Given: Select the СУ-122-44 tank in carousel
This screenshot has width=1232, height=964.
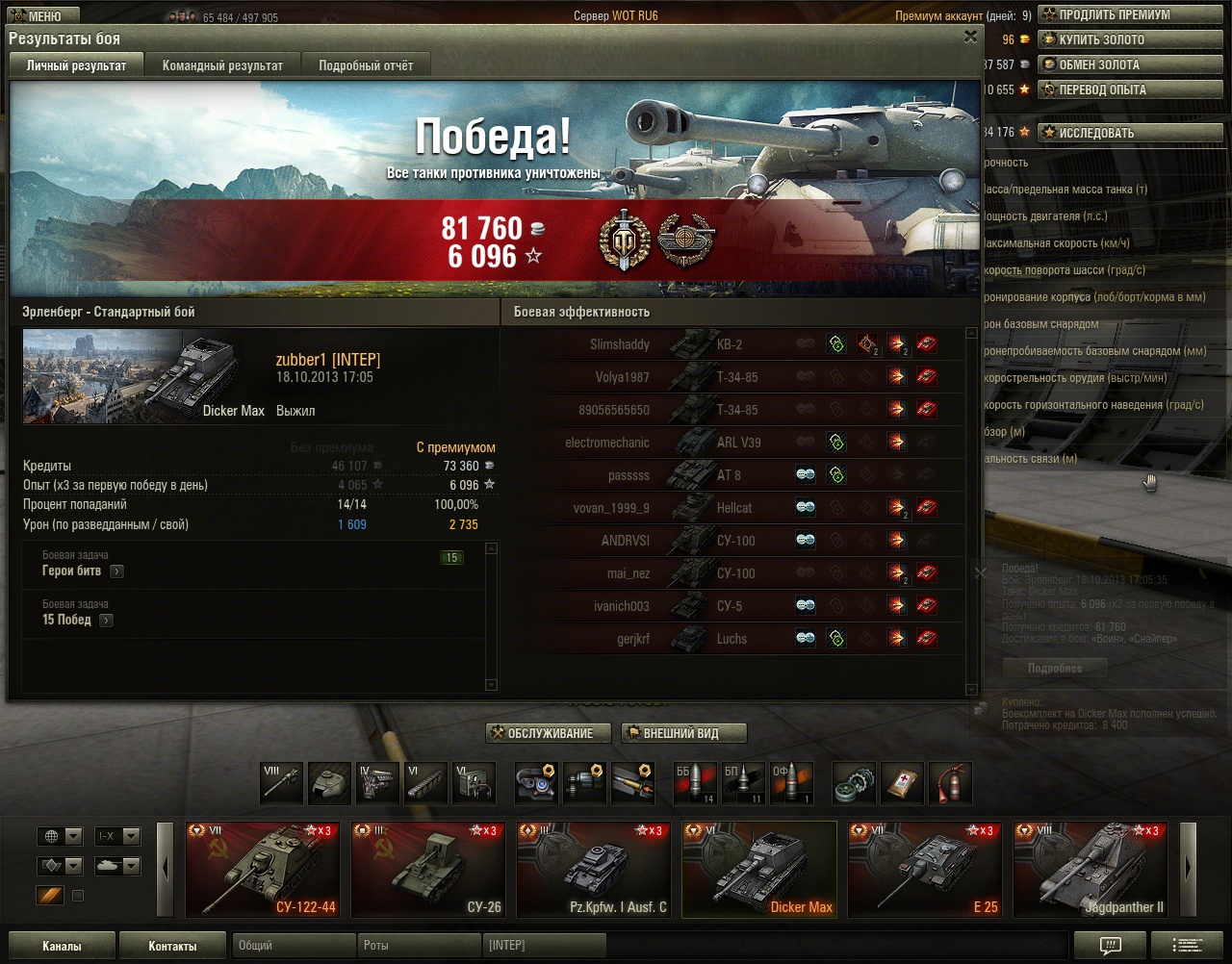Looking at the screenshot, I should 262,869.
